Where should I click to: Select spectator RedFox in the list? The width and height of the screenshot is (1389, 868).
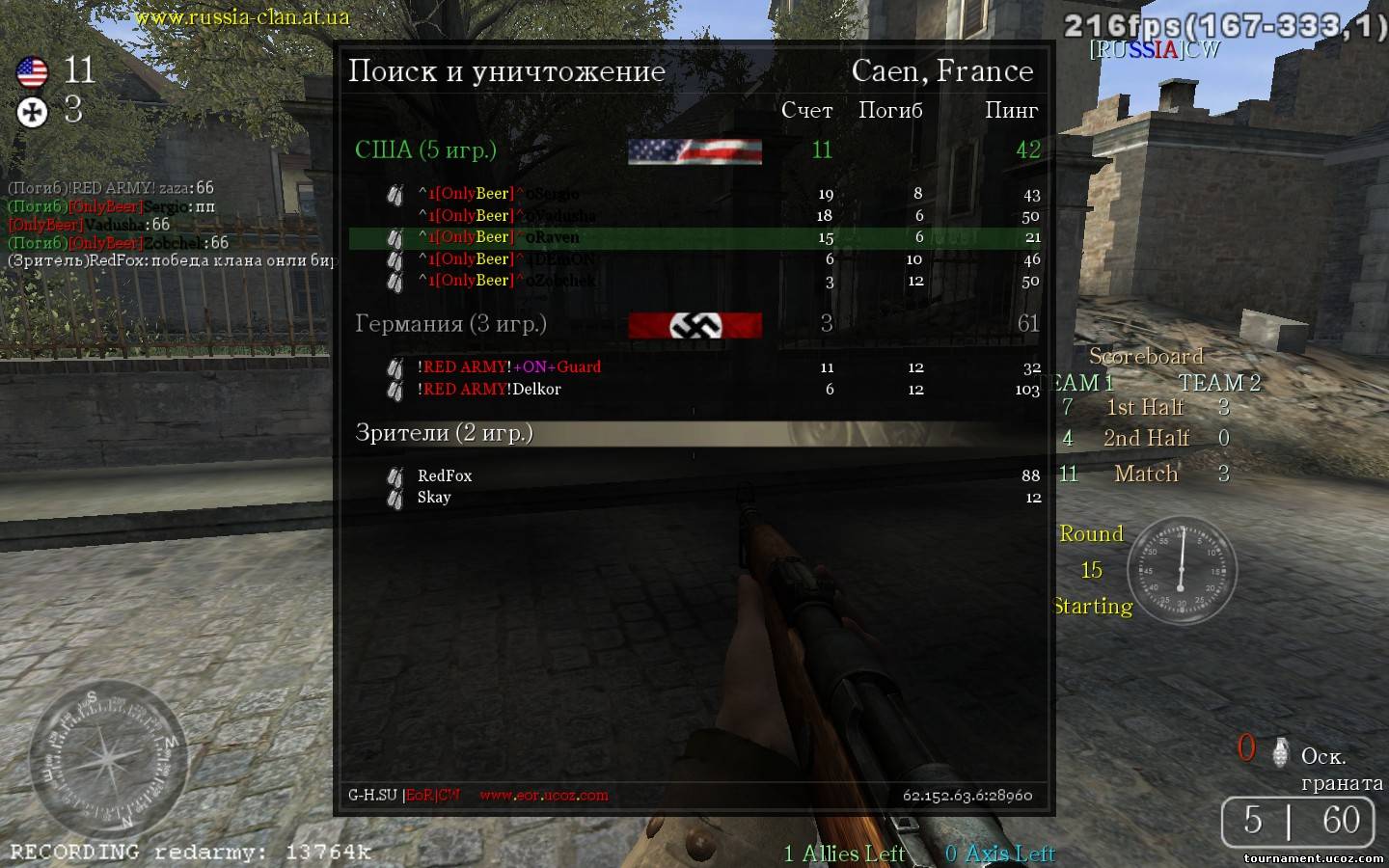point(445,476)
